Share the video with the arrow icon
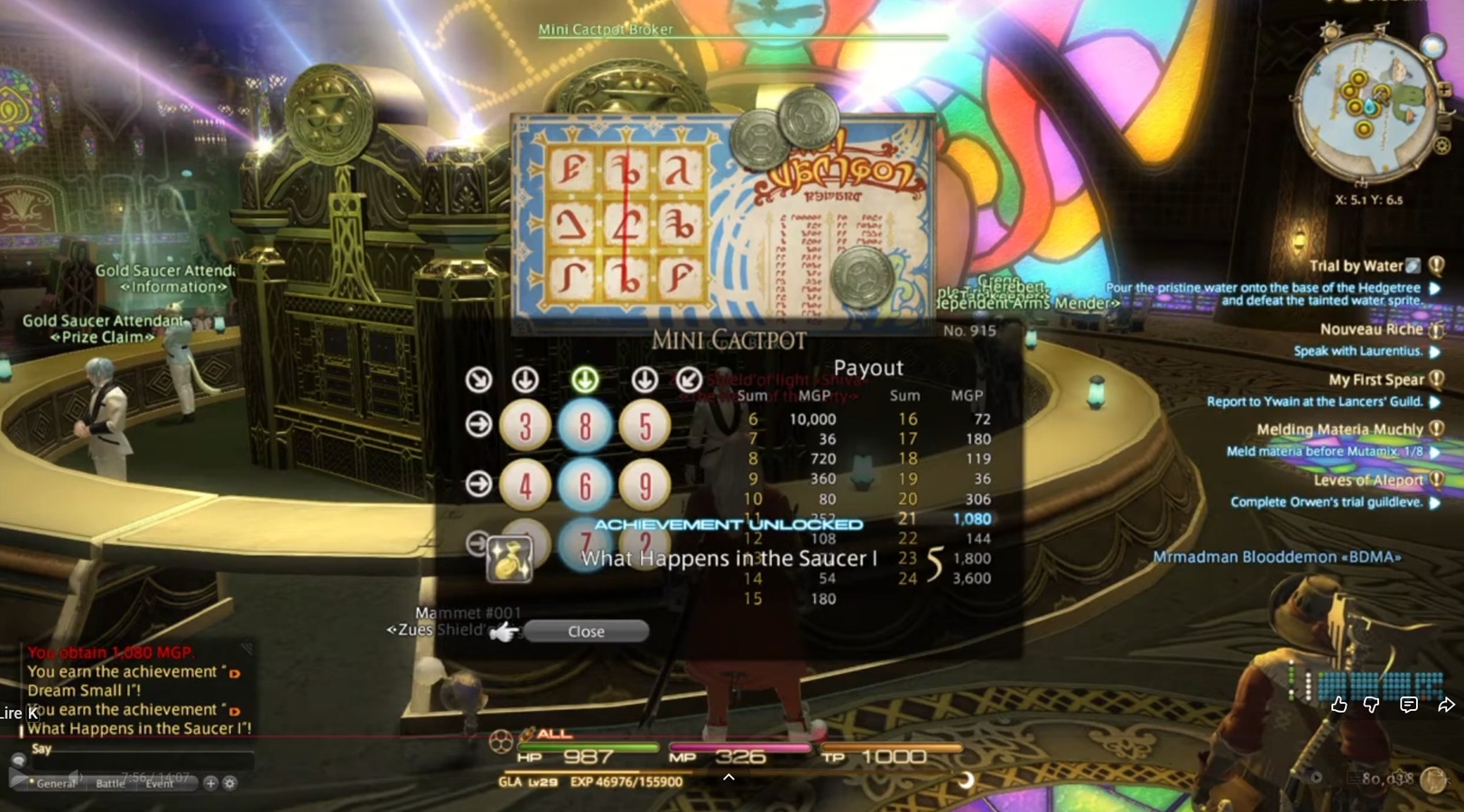 [1445, 705]
